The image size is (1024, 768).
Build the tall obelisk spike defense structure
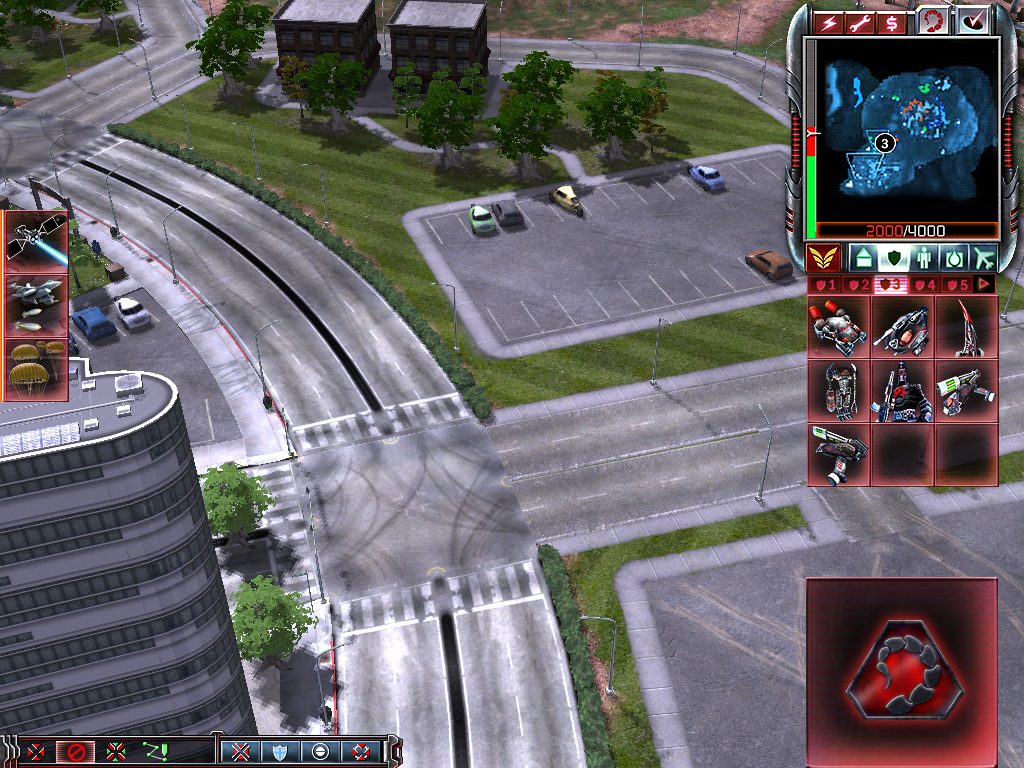click(967, 327)
